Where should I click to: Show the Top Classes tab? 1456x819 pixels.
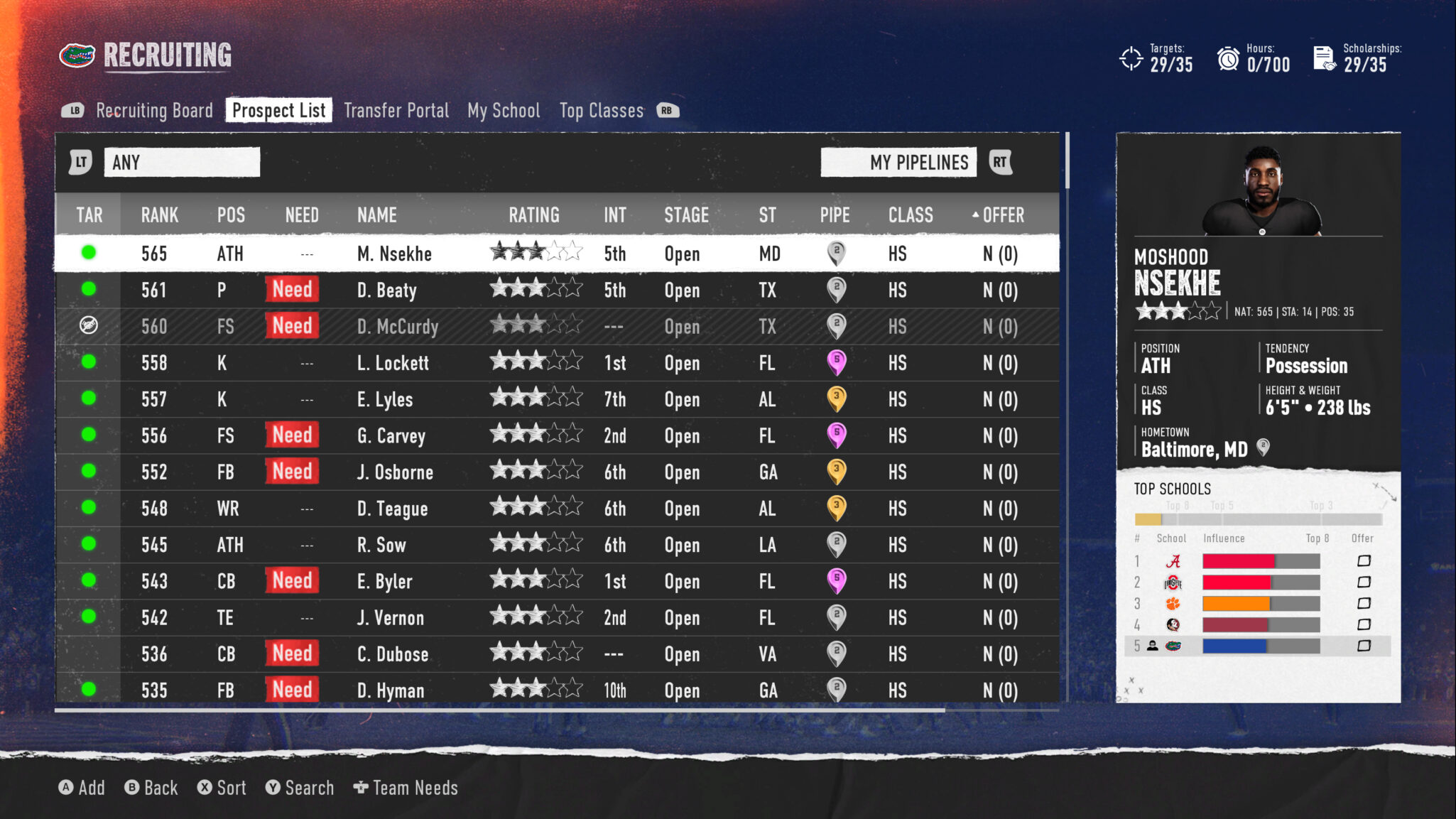(601, 111)
